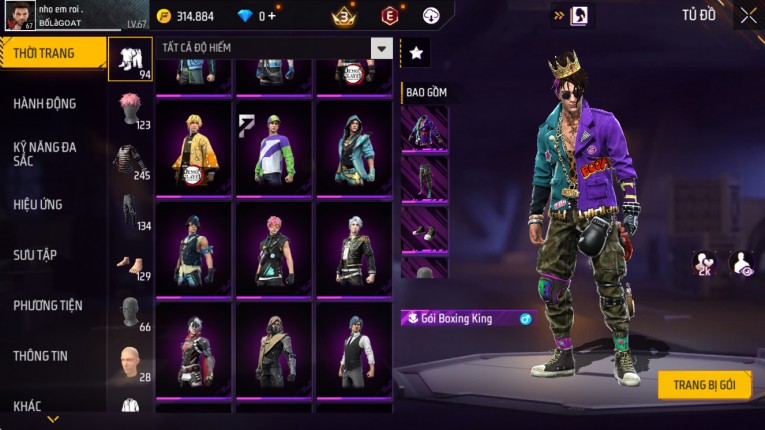Open the striped shirt tops subcategory
Screen dimensions: 765x430
click(x=130, y=160)
